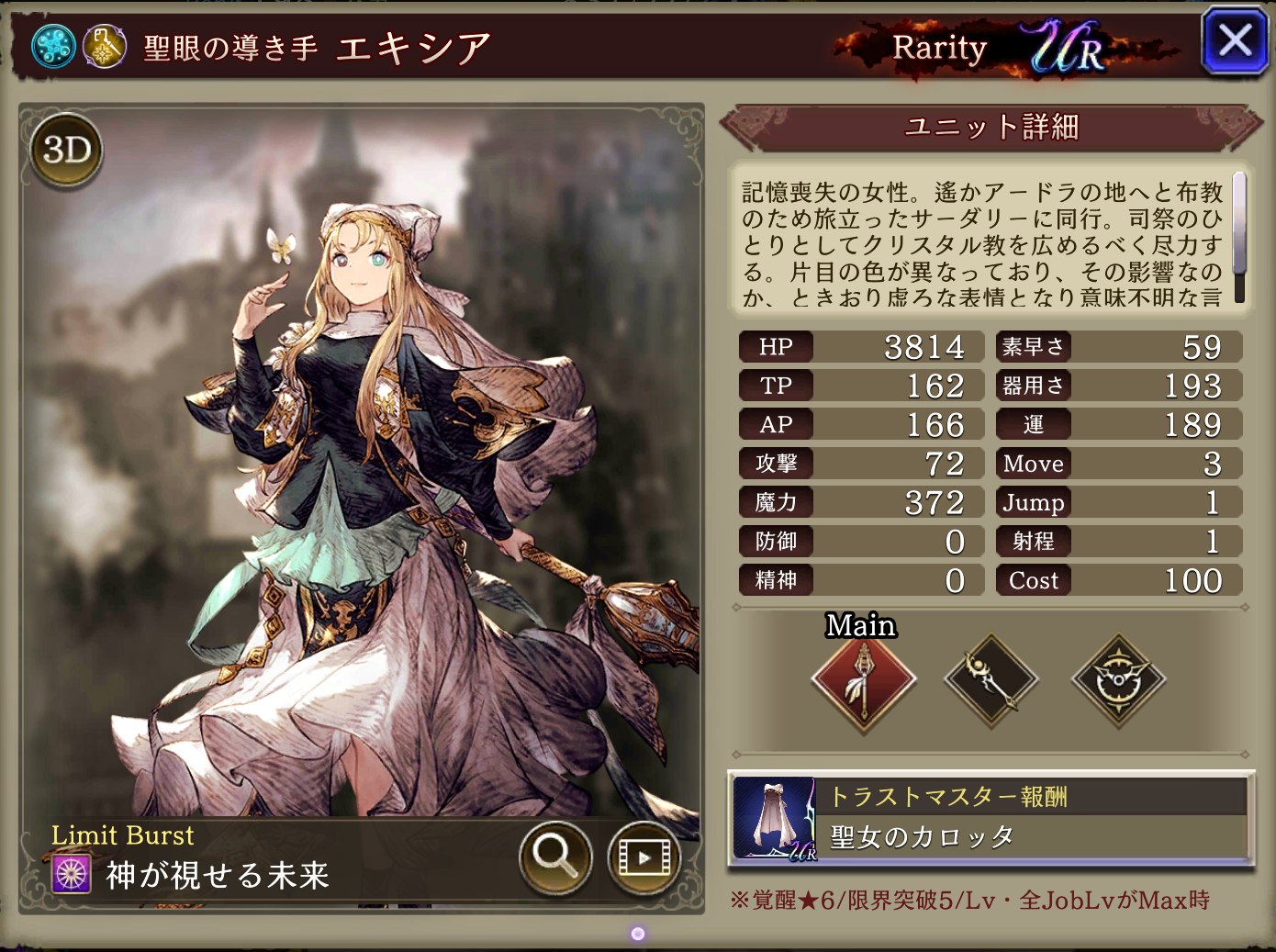Open the Limit Burst magnifier details
Screen dimensions: 1276x952
click(x=554, y=857)
